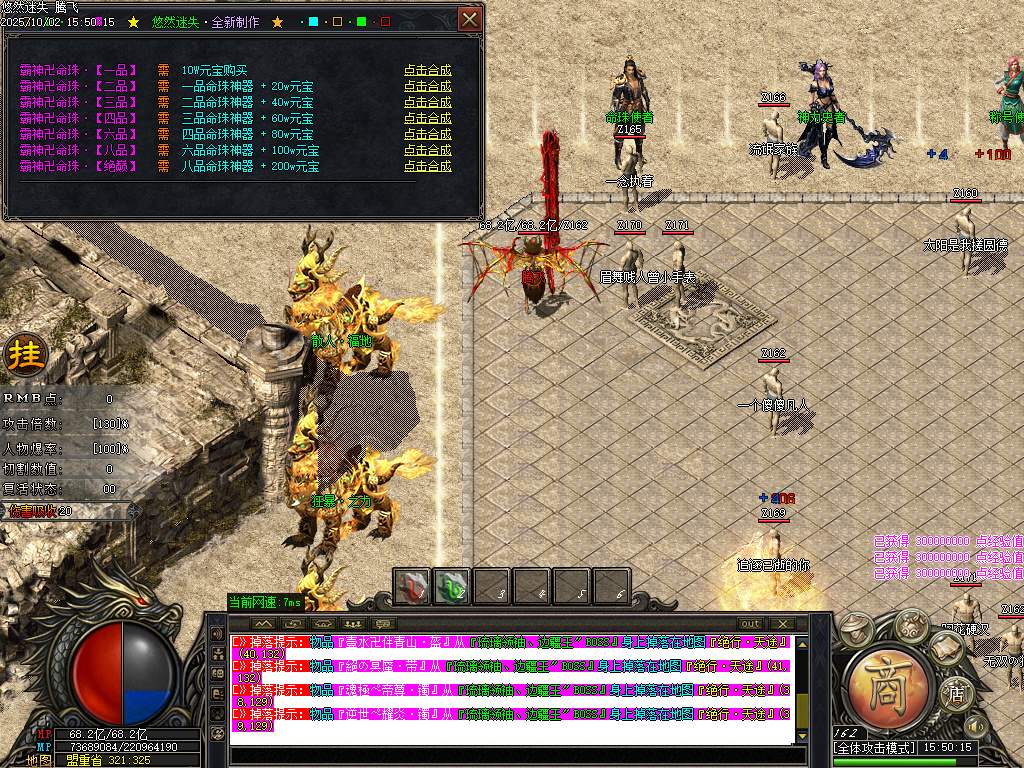The height and width of the screenshot is (768, 1024).
Task: Select 点击合成 for the 【六品】 命珠
Action: click(427, 134)
